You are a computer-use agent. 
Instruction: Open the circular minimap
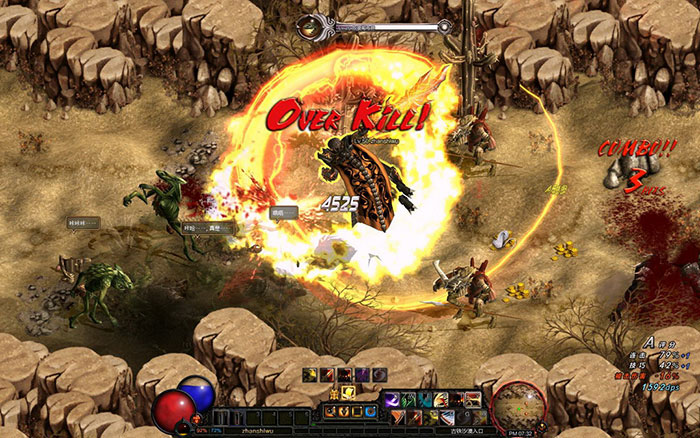pyautogui.click(x=518, y=405)
